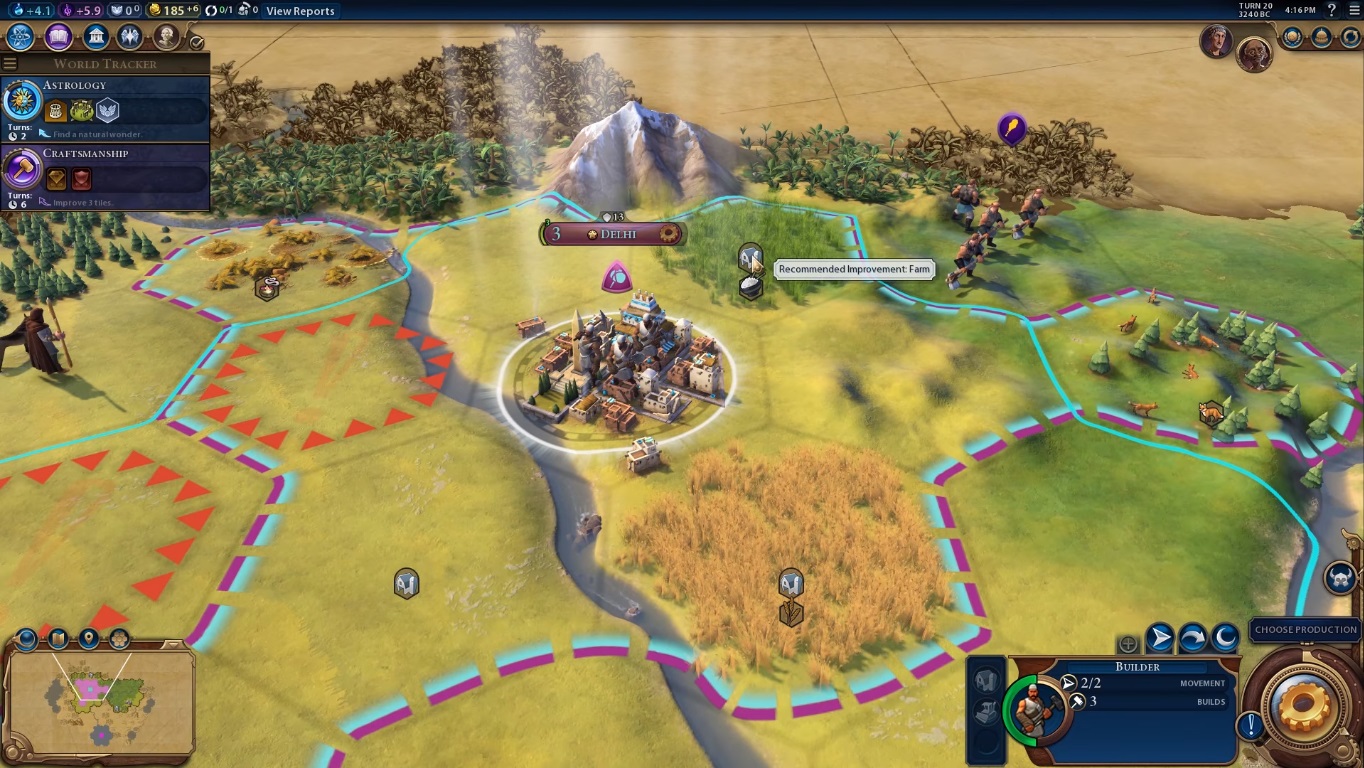Viewport: 1364px width, 768px height.
Task: Click the Choose Production notification label
Action: tap(1305, 630)
